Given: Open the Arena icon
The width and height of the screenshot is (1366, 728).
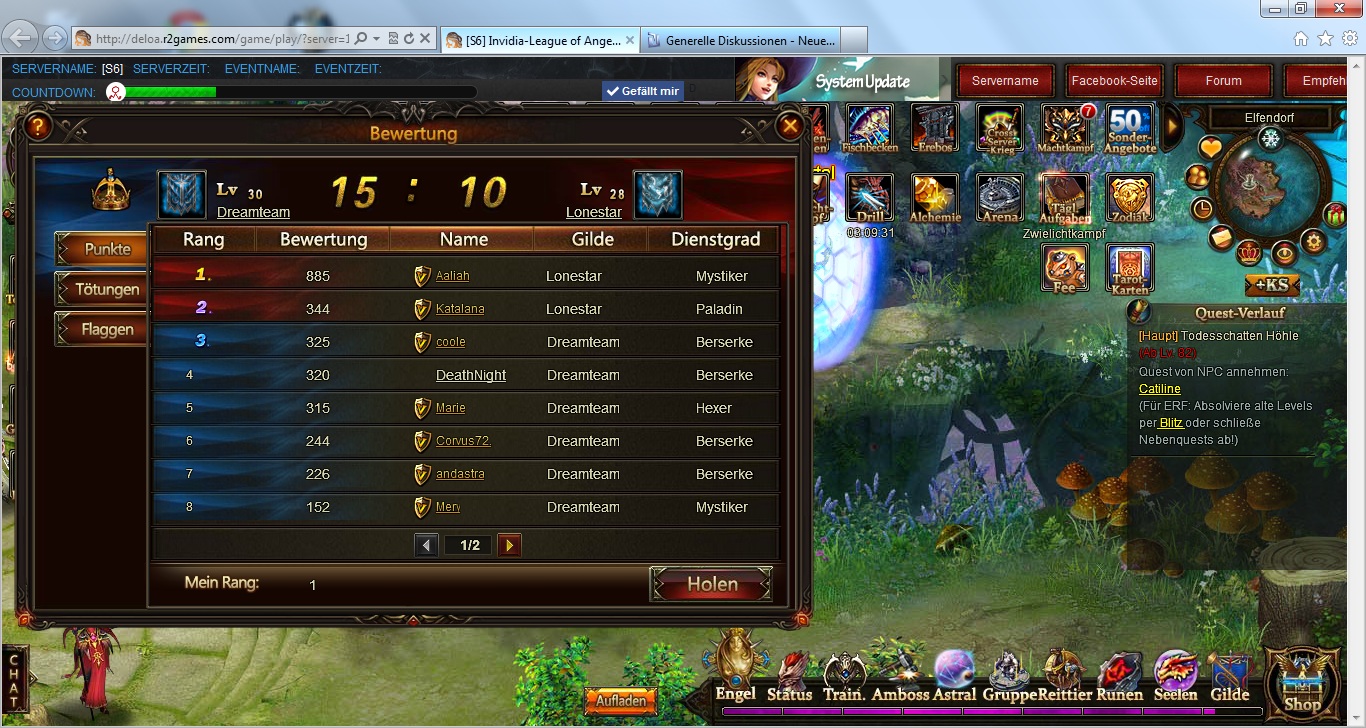Looking at the screenshot, I should pos(1000,198).
